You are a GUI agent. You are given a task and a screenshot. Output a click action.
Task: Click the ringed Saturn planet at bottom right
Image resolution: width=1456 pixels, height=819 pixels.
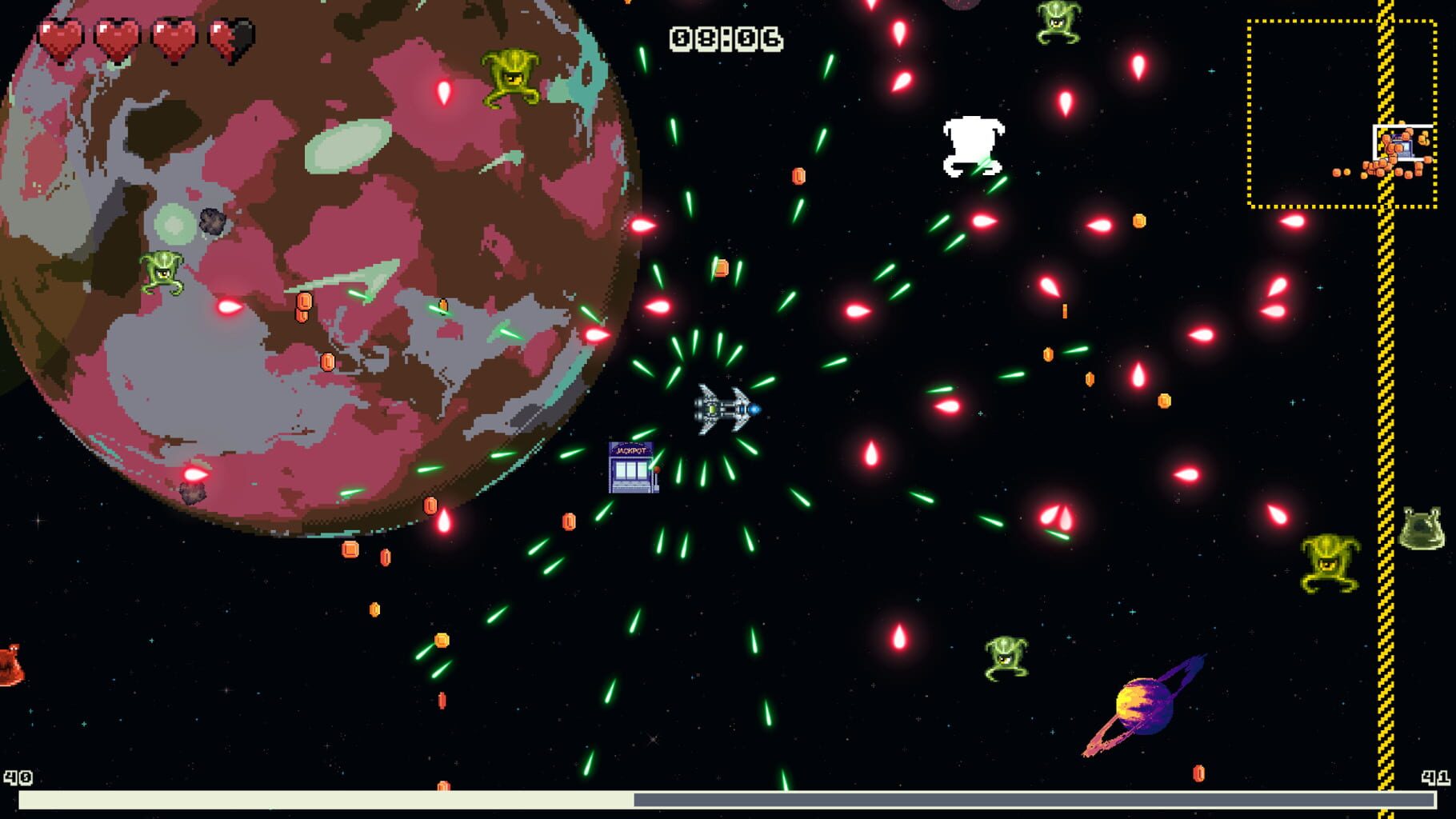coord(1144,708)
